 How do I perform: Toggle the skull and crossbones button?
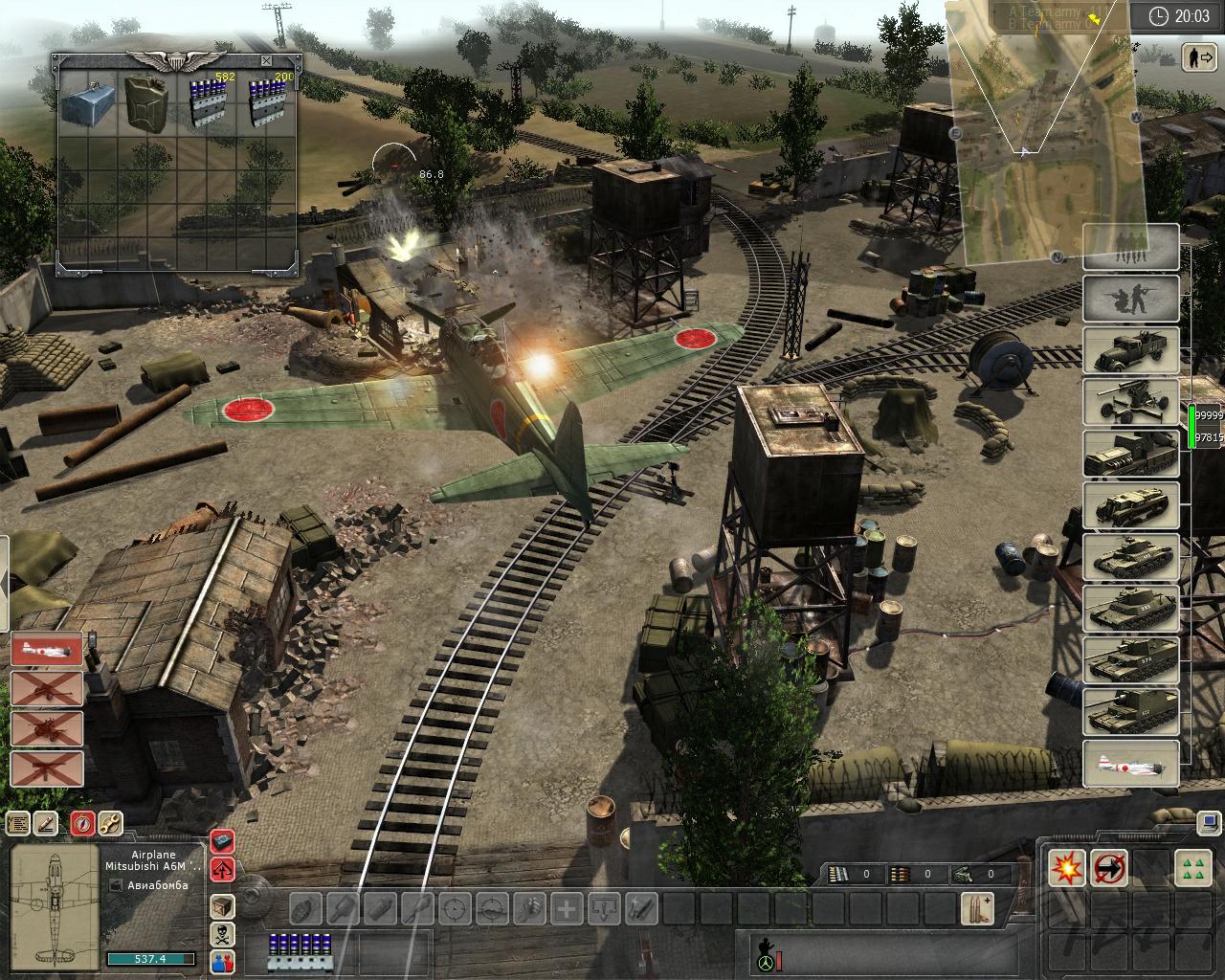[222, 935]
